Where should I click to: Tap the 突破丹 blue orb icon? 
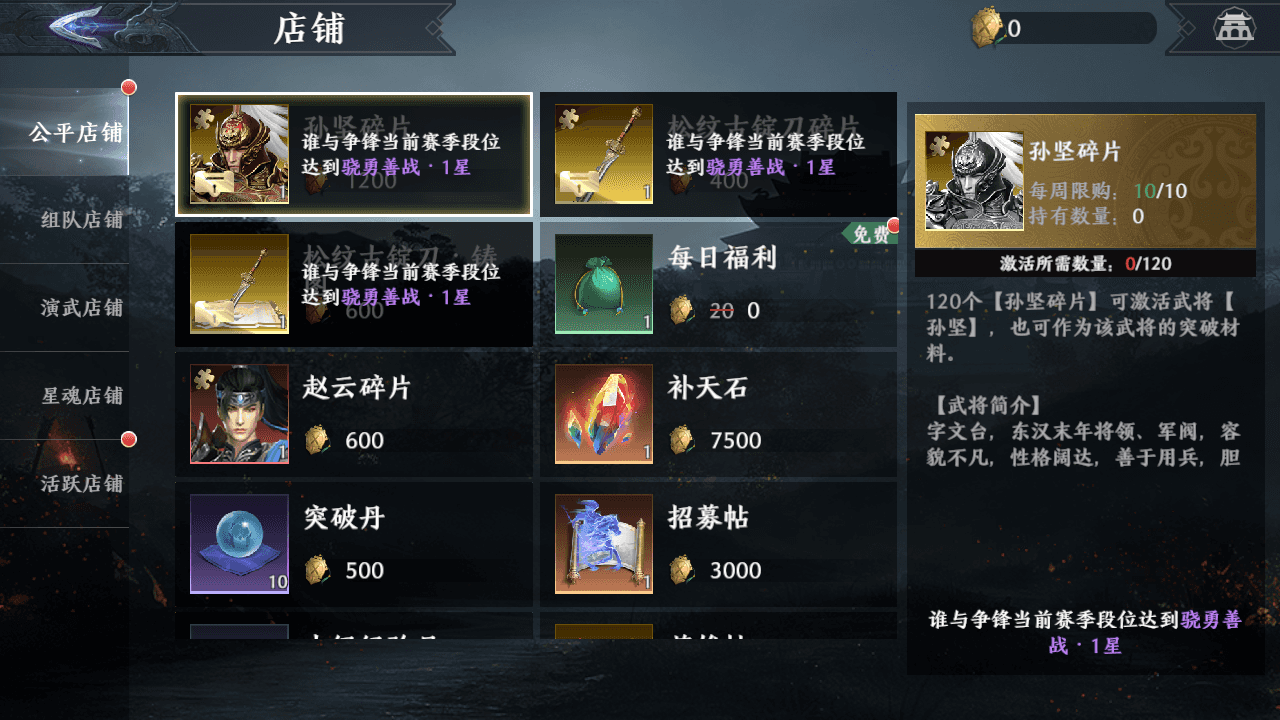coord(238,544)
